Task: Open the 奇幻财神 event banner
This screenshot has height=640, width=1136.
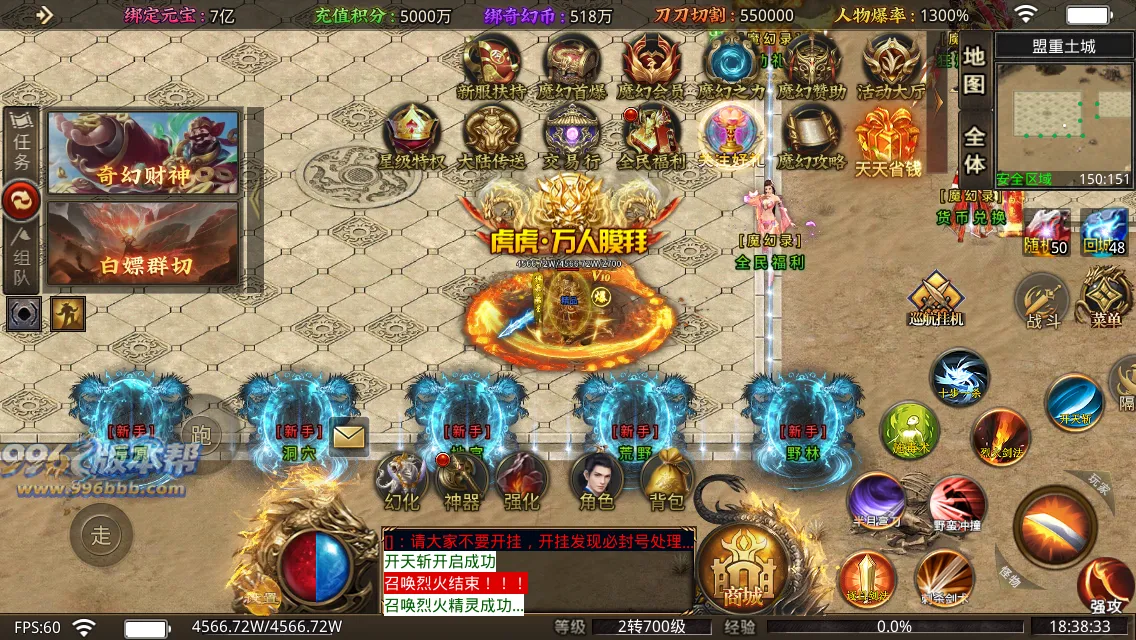Action: 143,151
